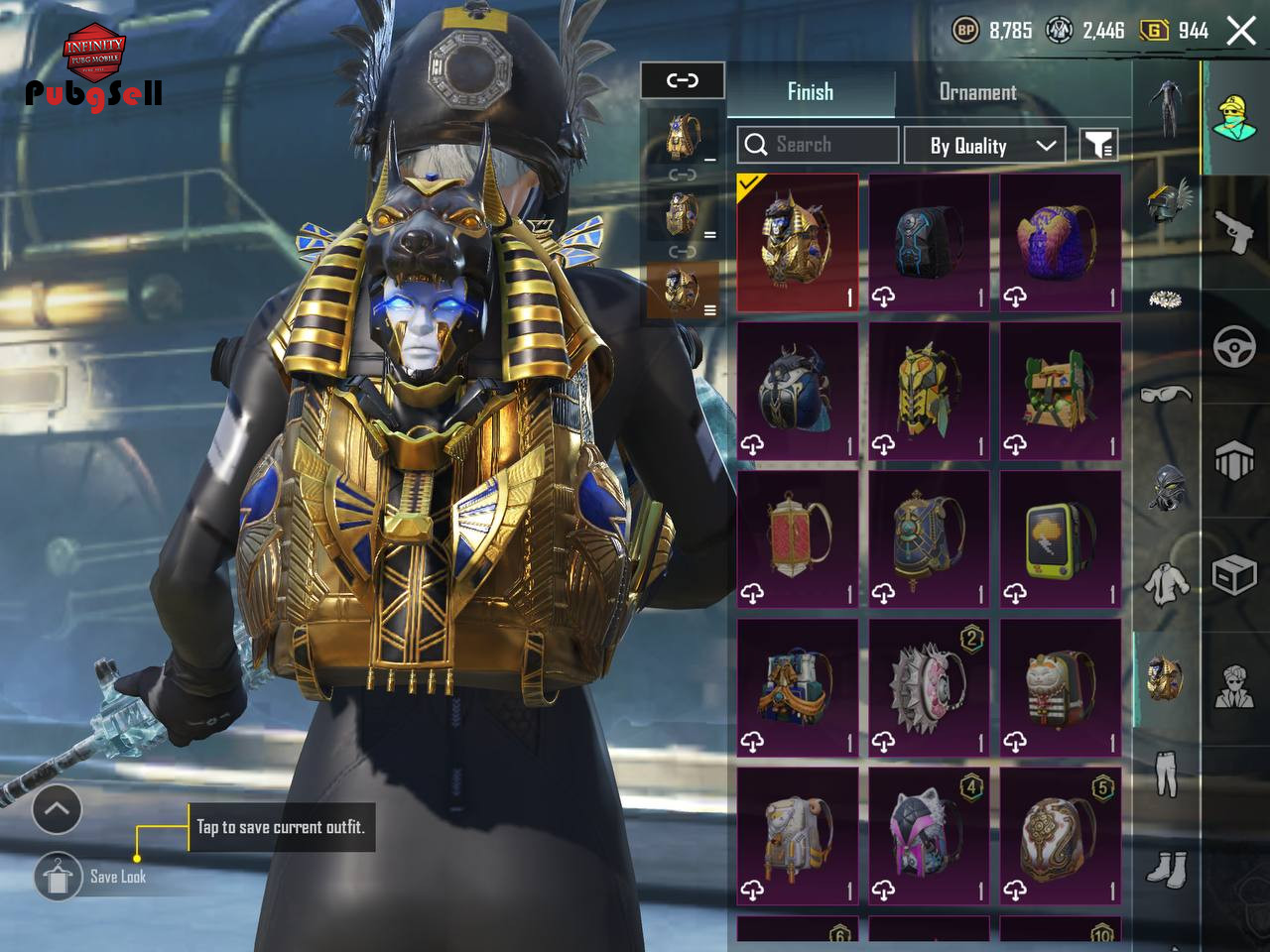1270x952 pixels.
Task: Click the Search input field
Action: [819, 145]
